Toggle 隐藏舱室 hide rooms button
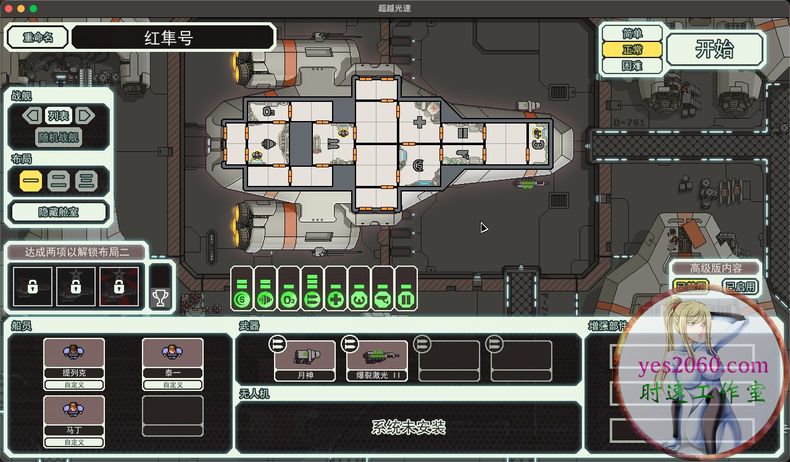790x462 pixels. (x=58, y=211)
